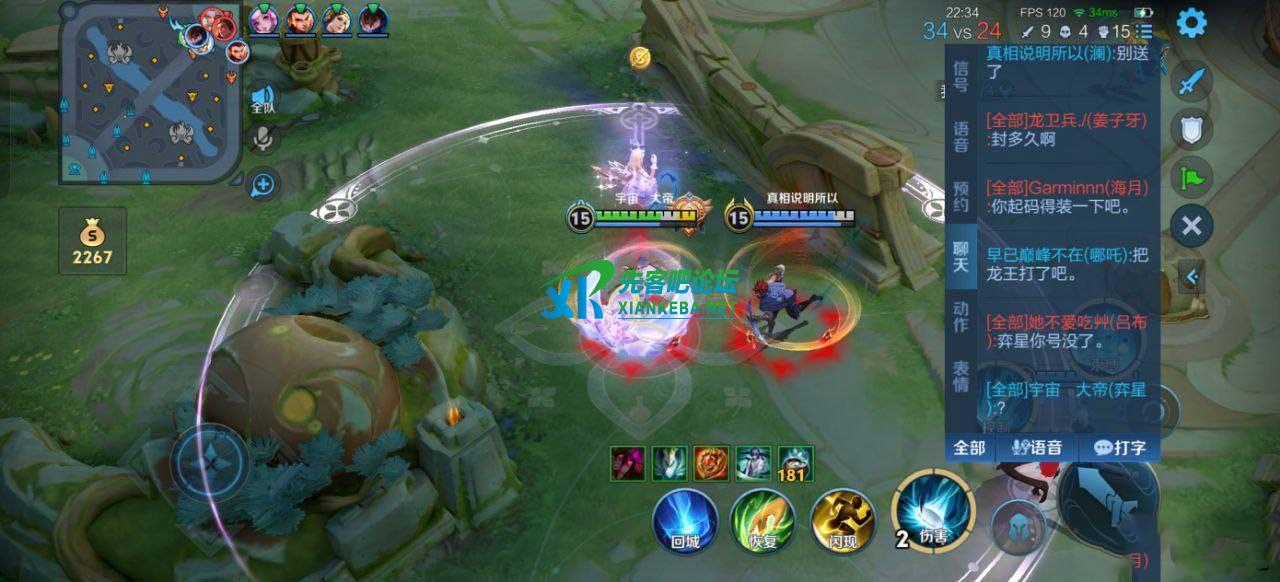1280x582 pixels.
Task: Show the 表情 emote tab
Action: (x=961, y=376)
